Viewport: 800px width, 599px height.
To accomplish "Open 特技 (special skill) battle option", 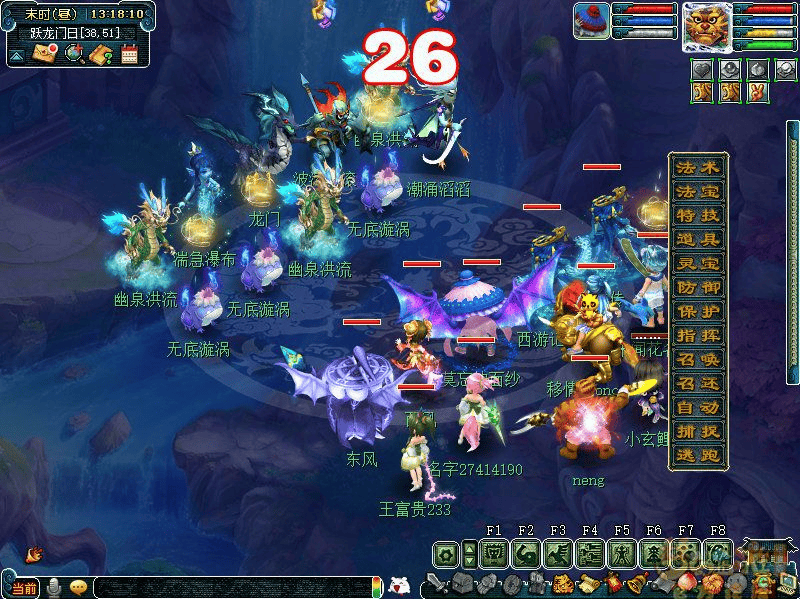I will (x=697, y=215).
